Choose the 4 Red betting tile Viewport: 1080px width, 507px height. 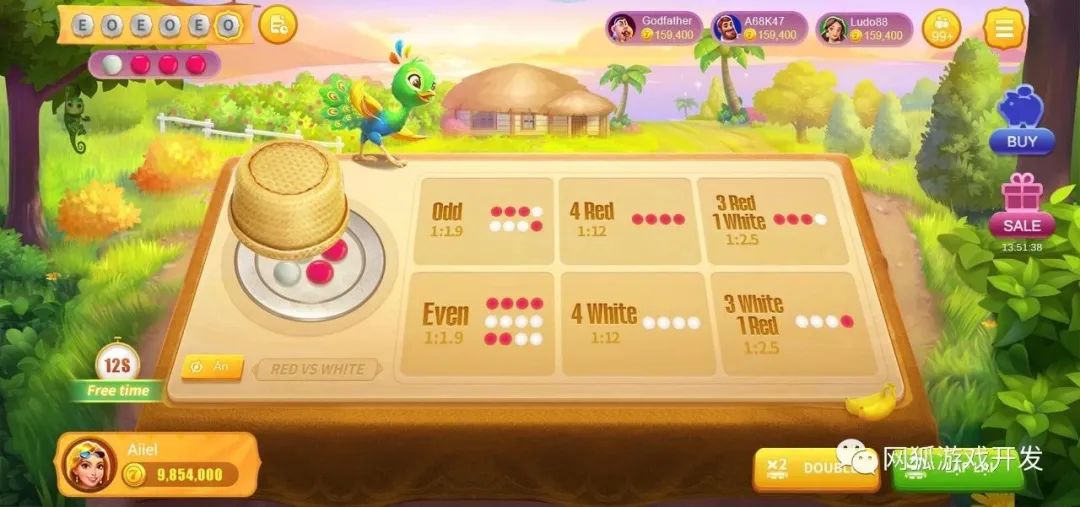click(625, 220)
